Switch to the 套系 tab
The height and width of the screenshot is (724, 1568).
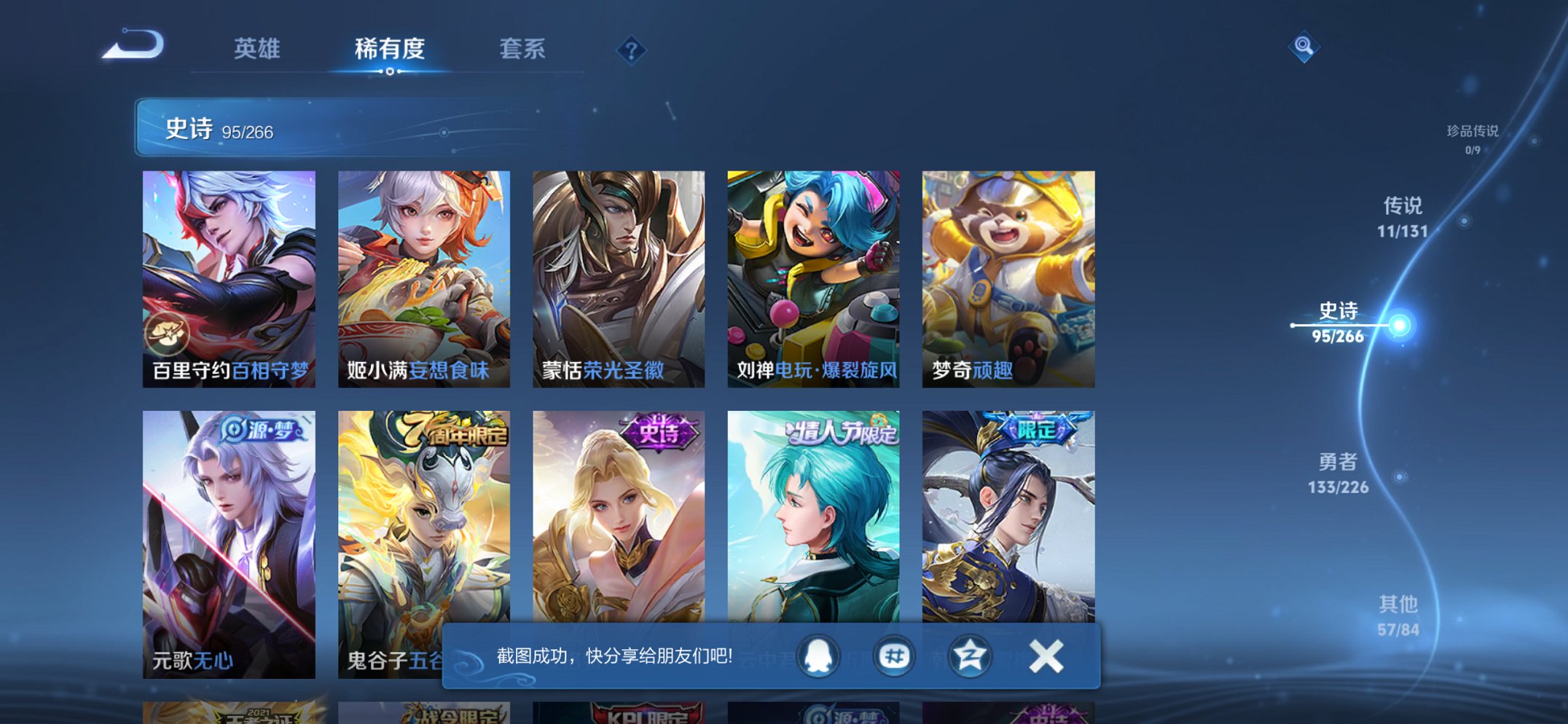[524, 48]
